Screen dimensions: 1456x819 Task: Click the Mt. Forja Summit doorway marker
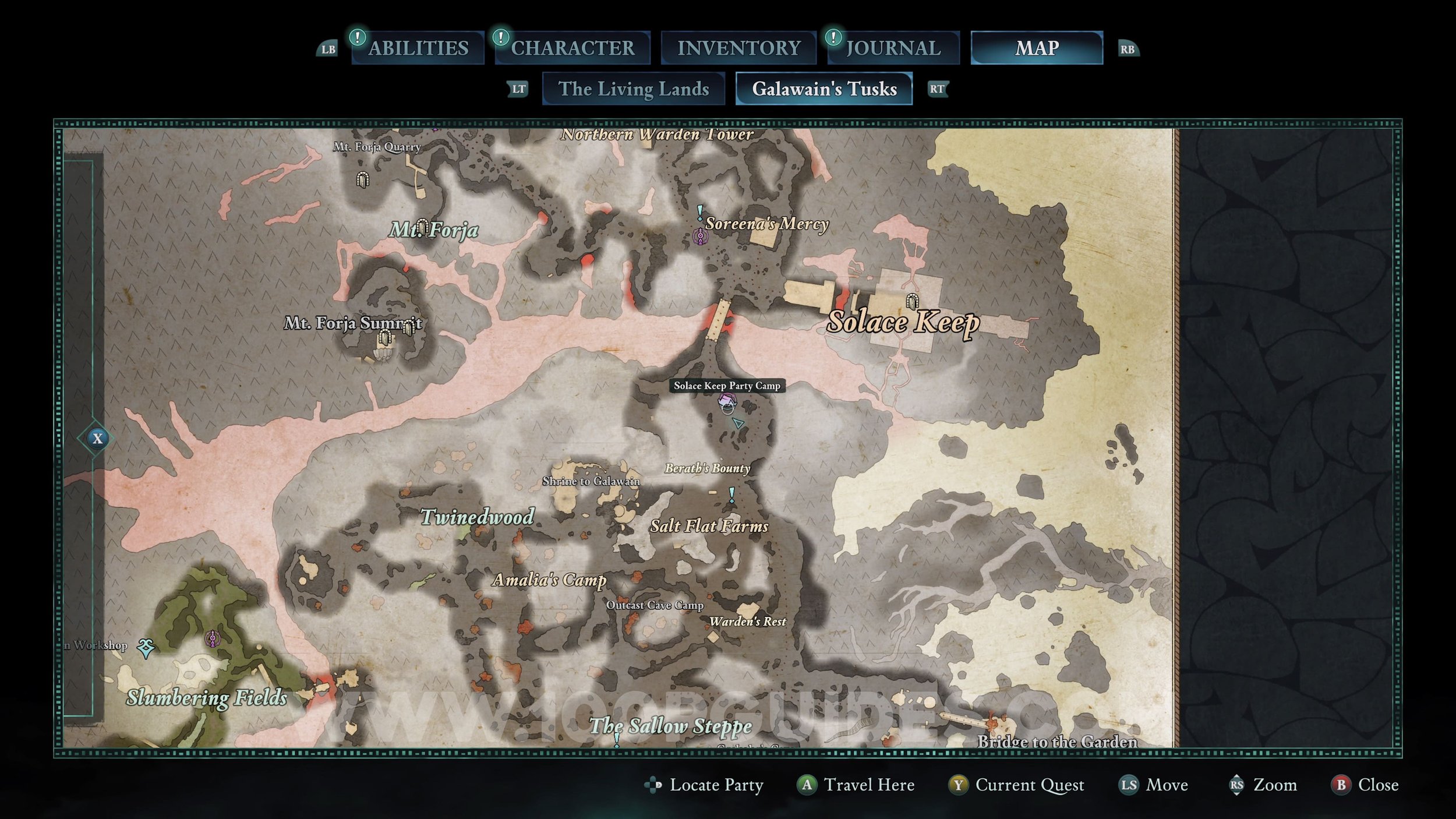tap(384, 337)
